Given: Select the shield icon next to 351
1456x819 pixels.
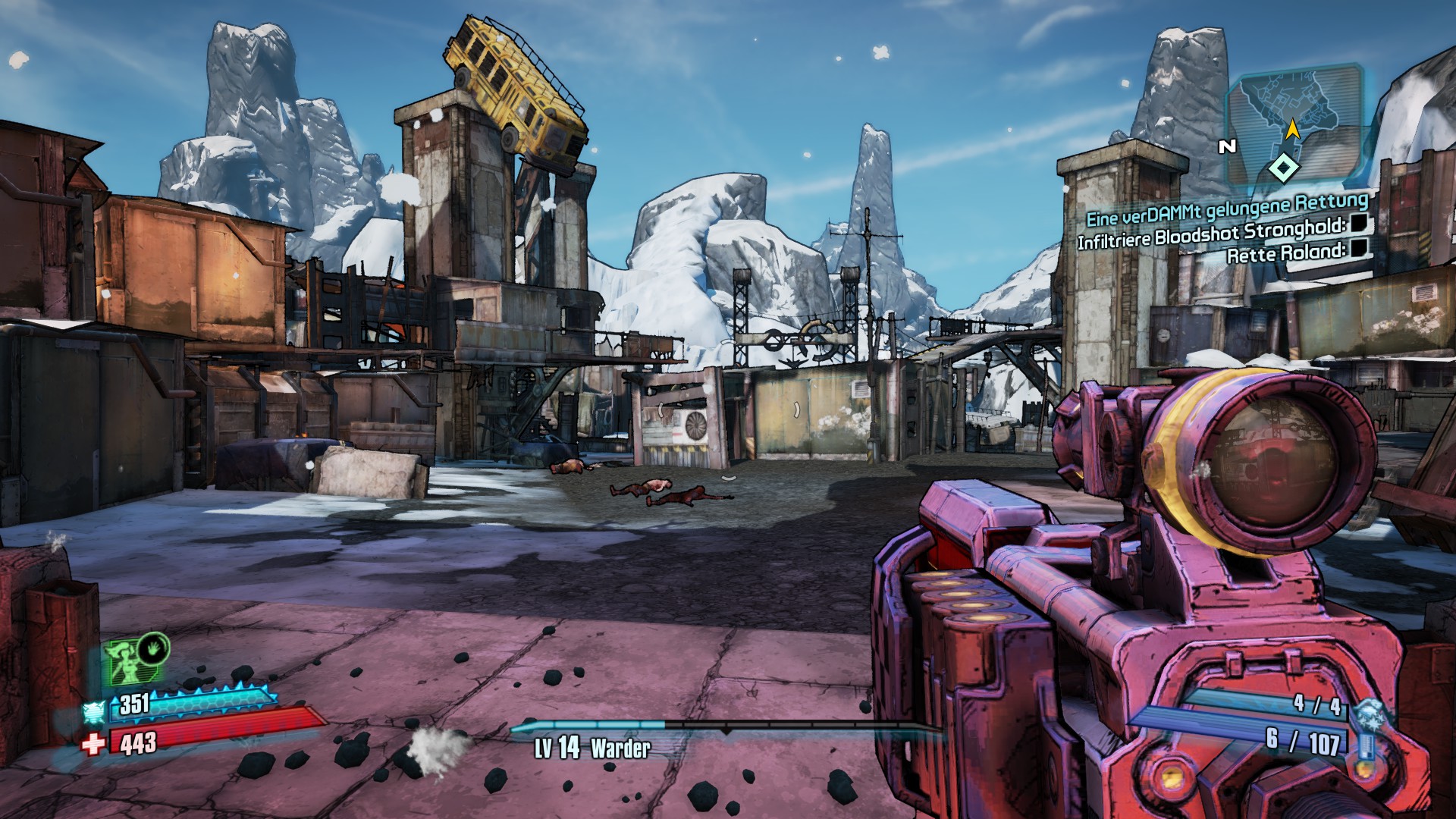Looking at the screenshot, I should click(96, 711).
